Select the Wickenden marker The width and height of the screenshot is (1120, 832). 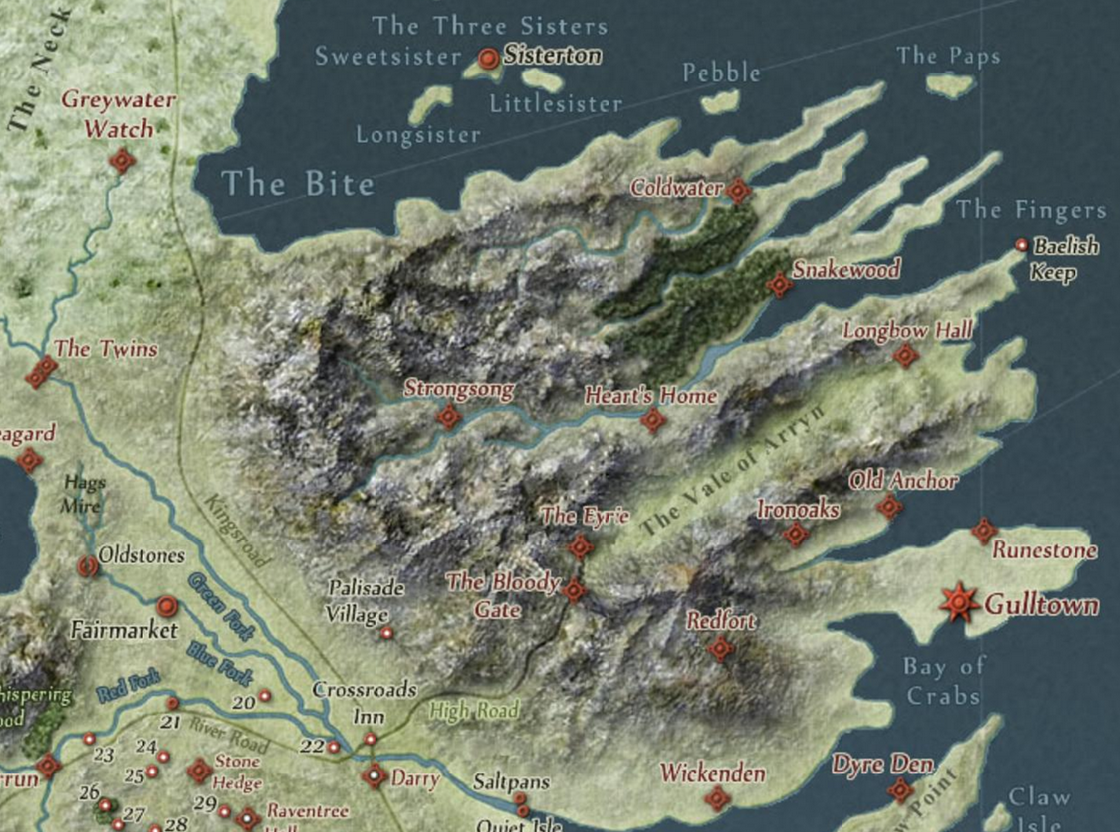point(717,798)
